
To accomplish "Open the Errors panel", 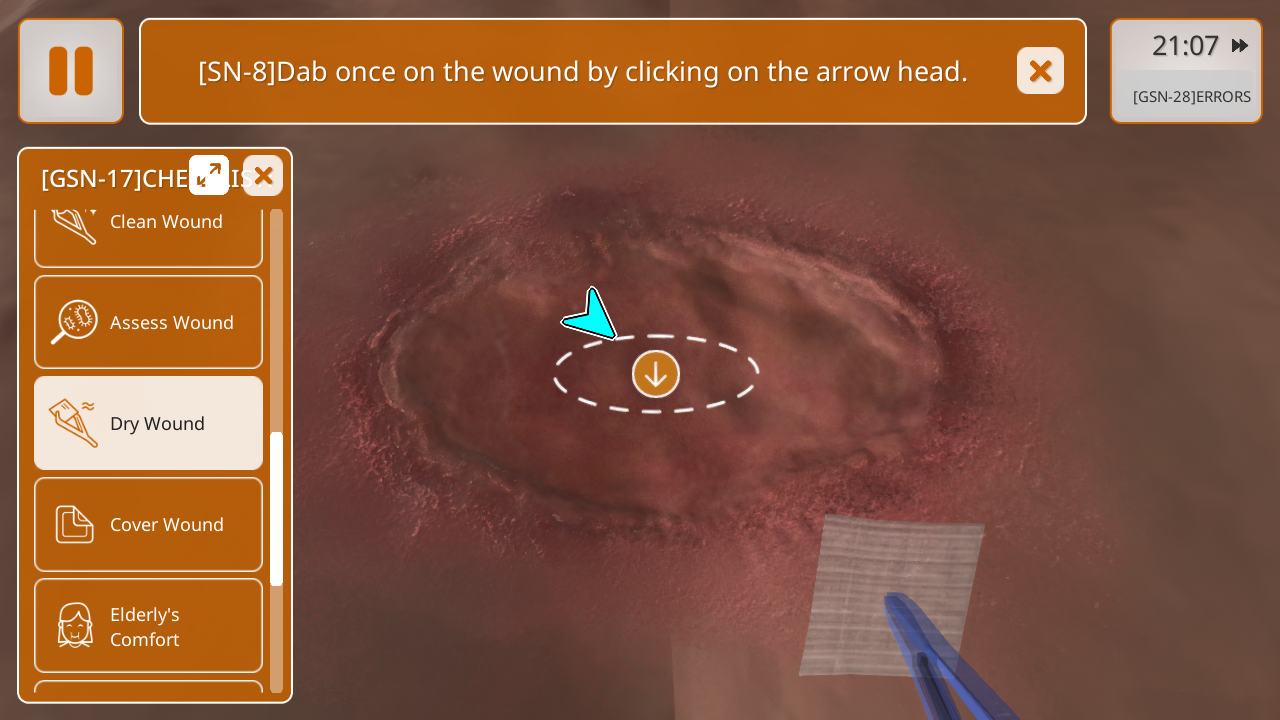I will tap(1190, 97).
